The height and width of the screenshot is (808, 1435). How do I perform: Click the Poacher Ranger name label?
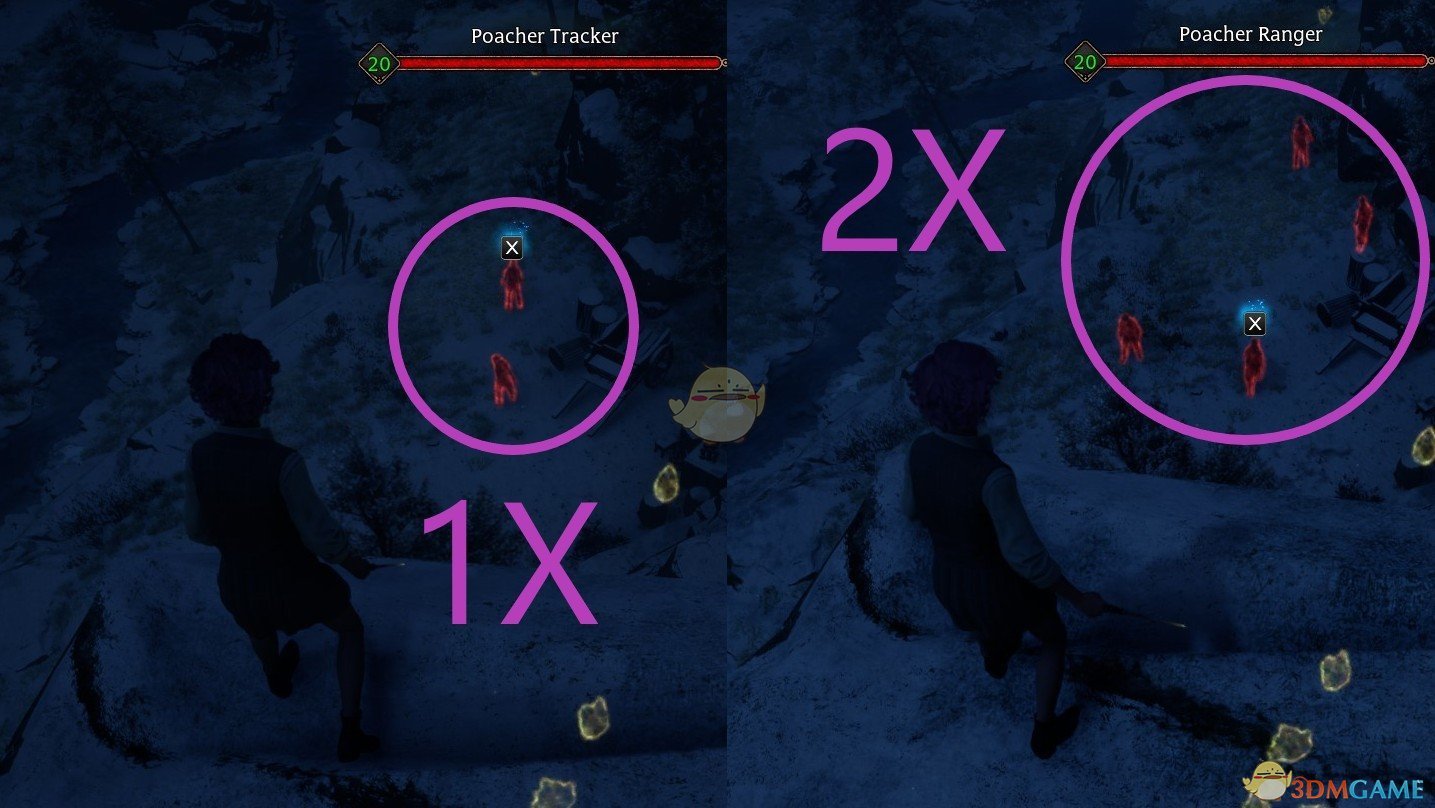(x=1250, y=33)
